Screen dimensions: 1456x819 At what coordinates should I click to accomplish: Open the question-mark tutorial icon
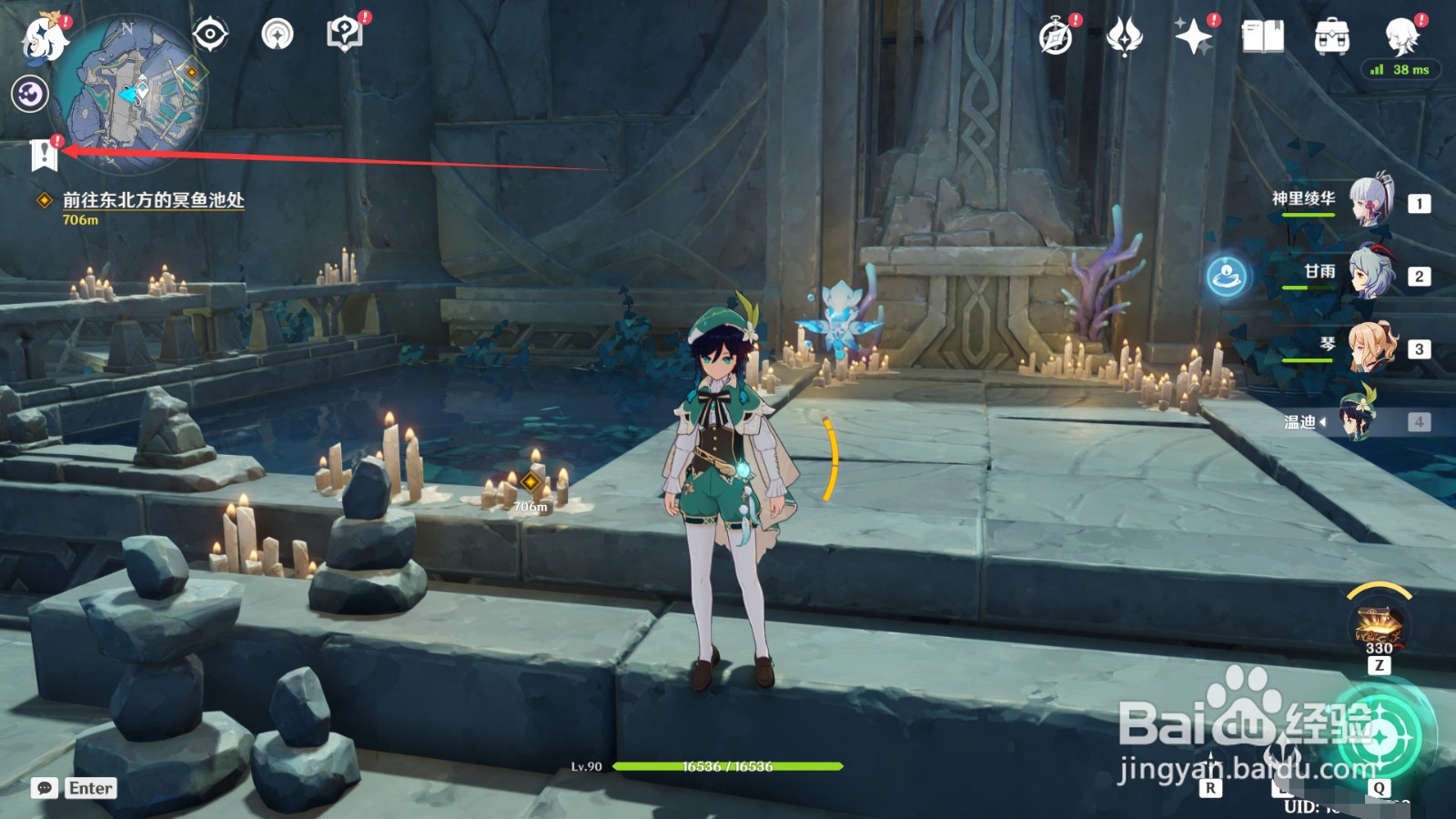(344, 35)
